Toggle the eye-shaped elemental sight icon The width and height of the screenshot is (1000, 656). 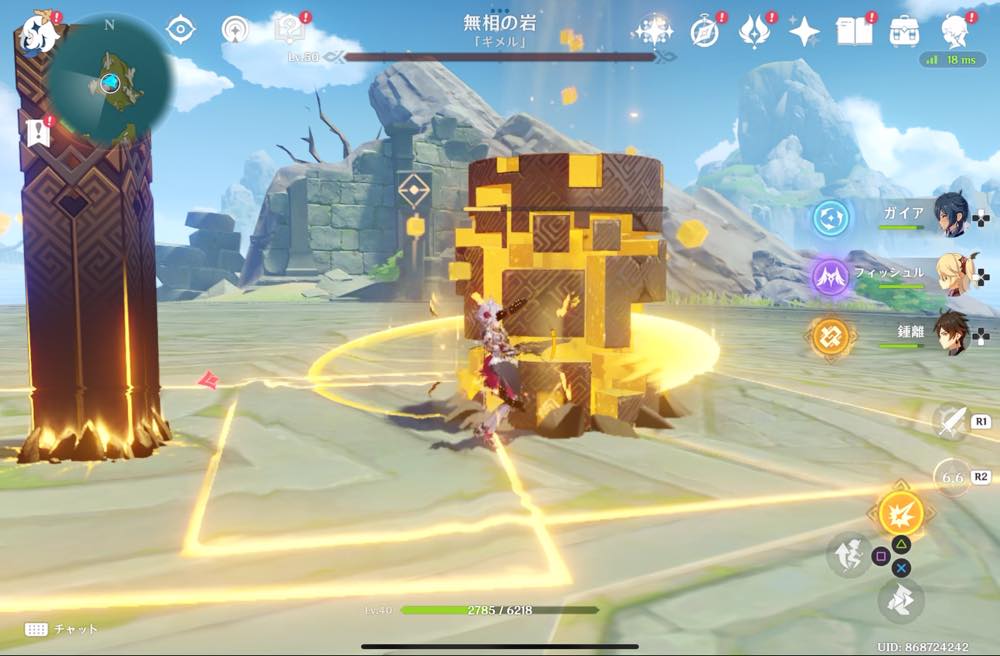coord(180,30)
